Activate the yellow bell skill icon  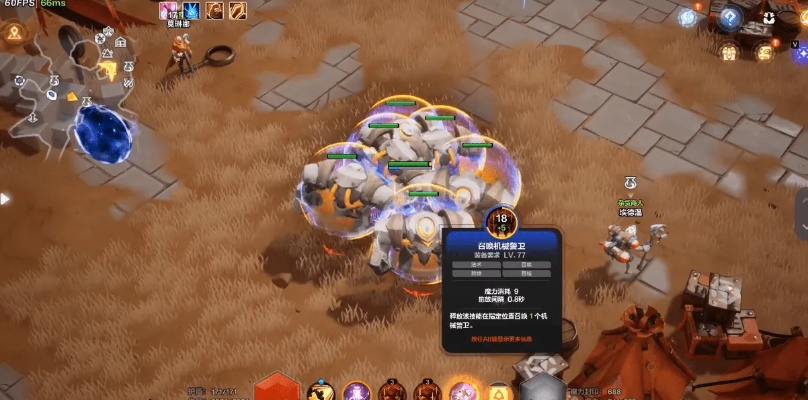[x=497, y=391]
